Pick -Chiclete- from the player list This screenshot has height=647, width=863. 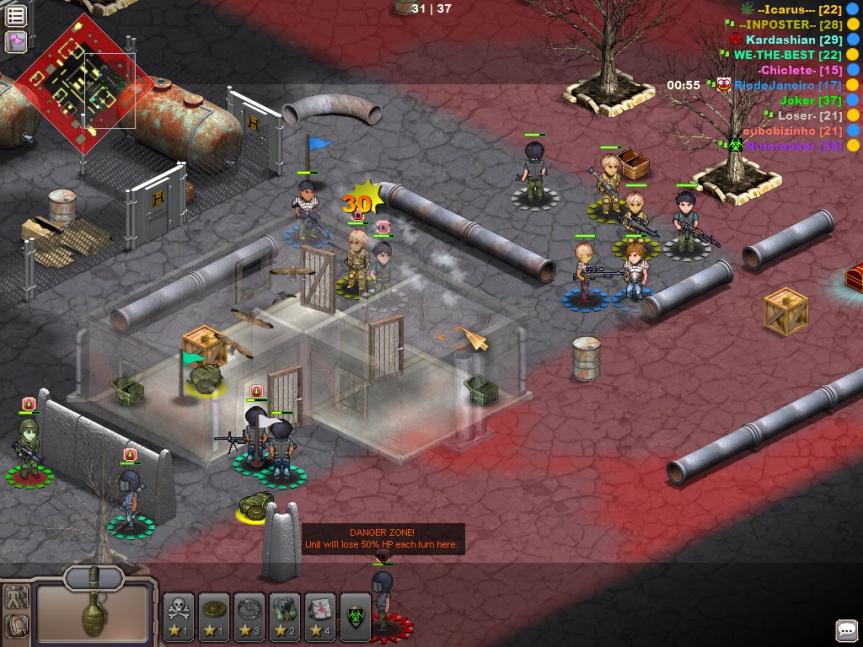pos(799,70)
